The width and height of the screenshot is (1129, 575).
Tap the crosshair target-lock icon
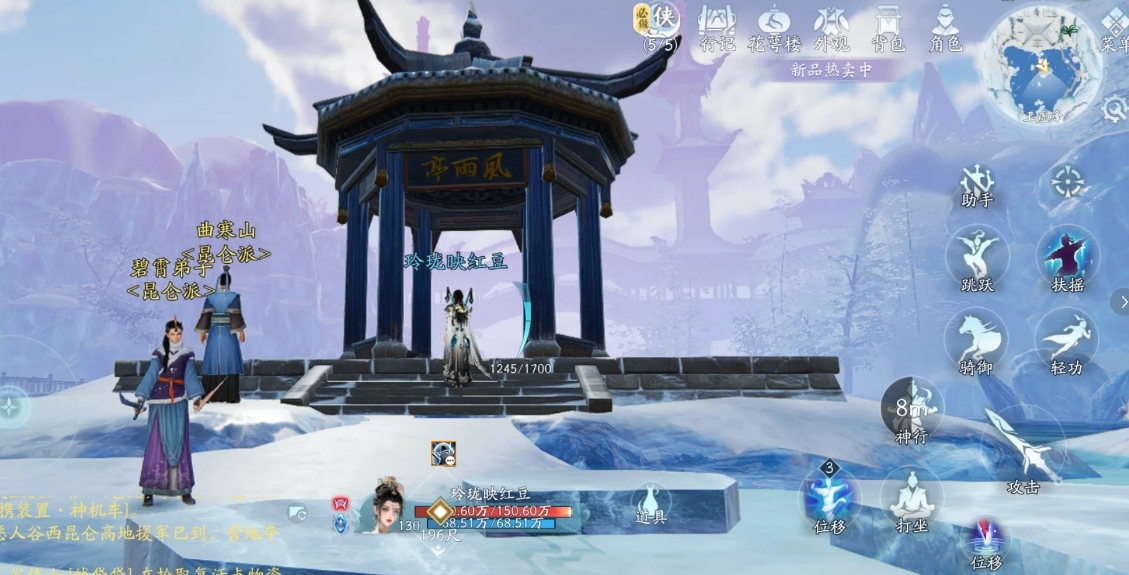tap(1068, 183)
